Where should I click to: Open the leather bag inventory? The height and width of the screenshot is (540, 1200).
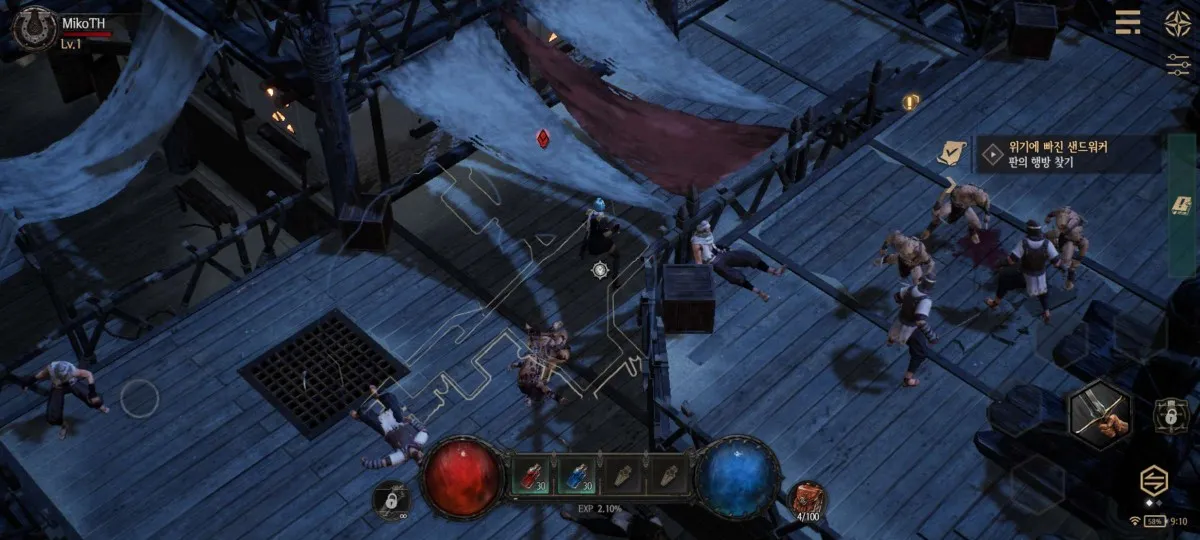click(808, 498)
